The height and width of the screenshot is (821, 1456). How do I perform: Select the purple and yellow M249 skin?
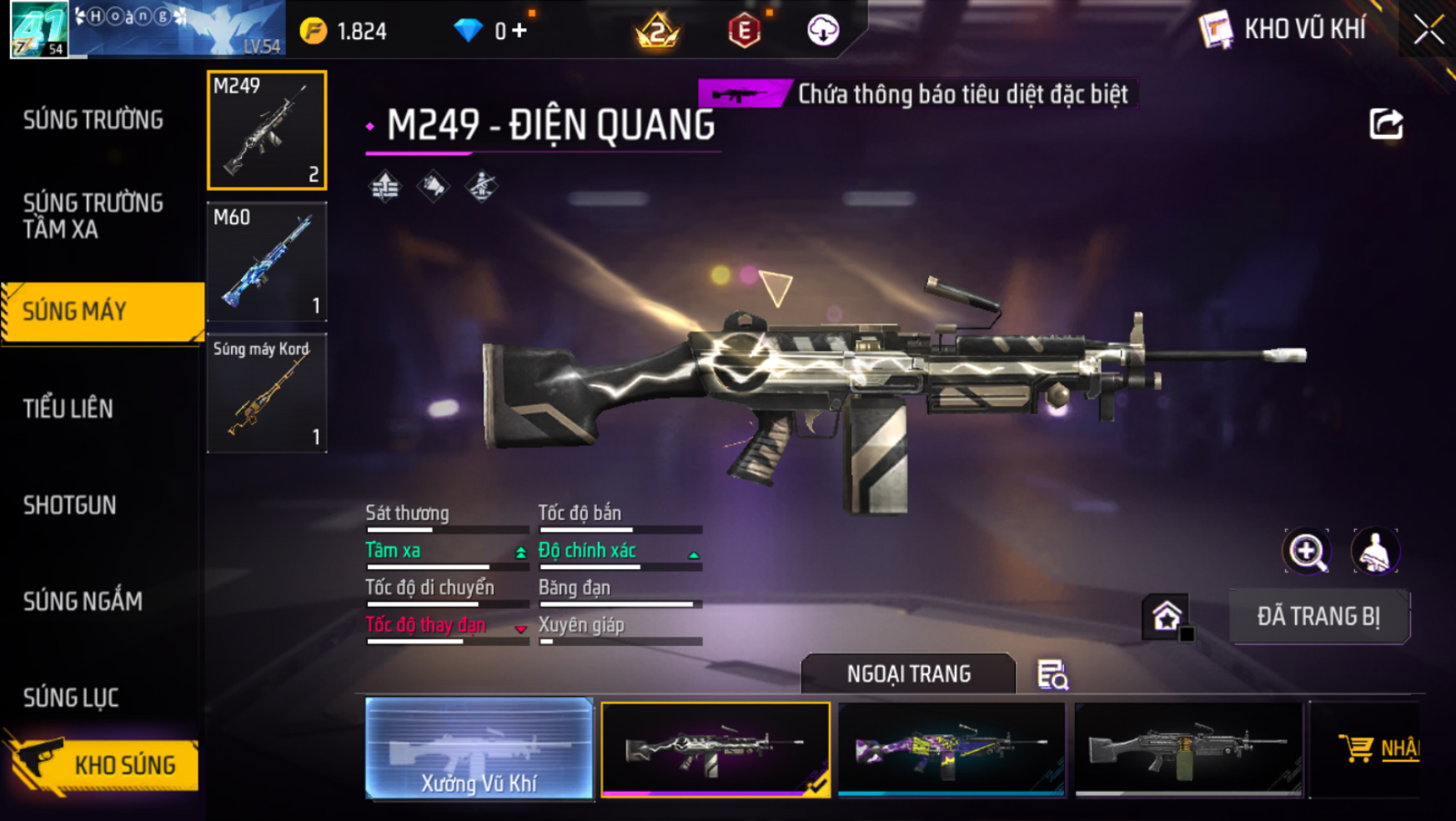951,748
